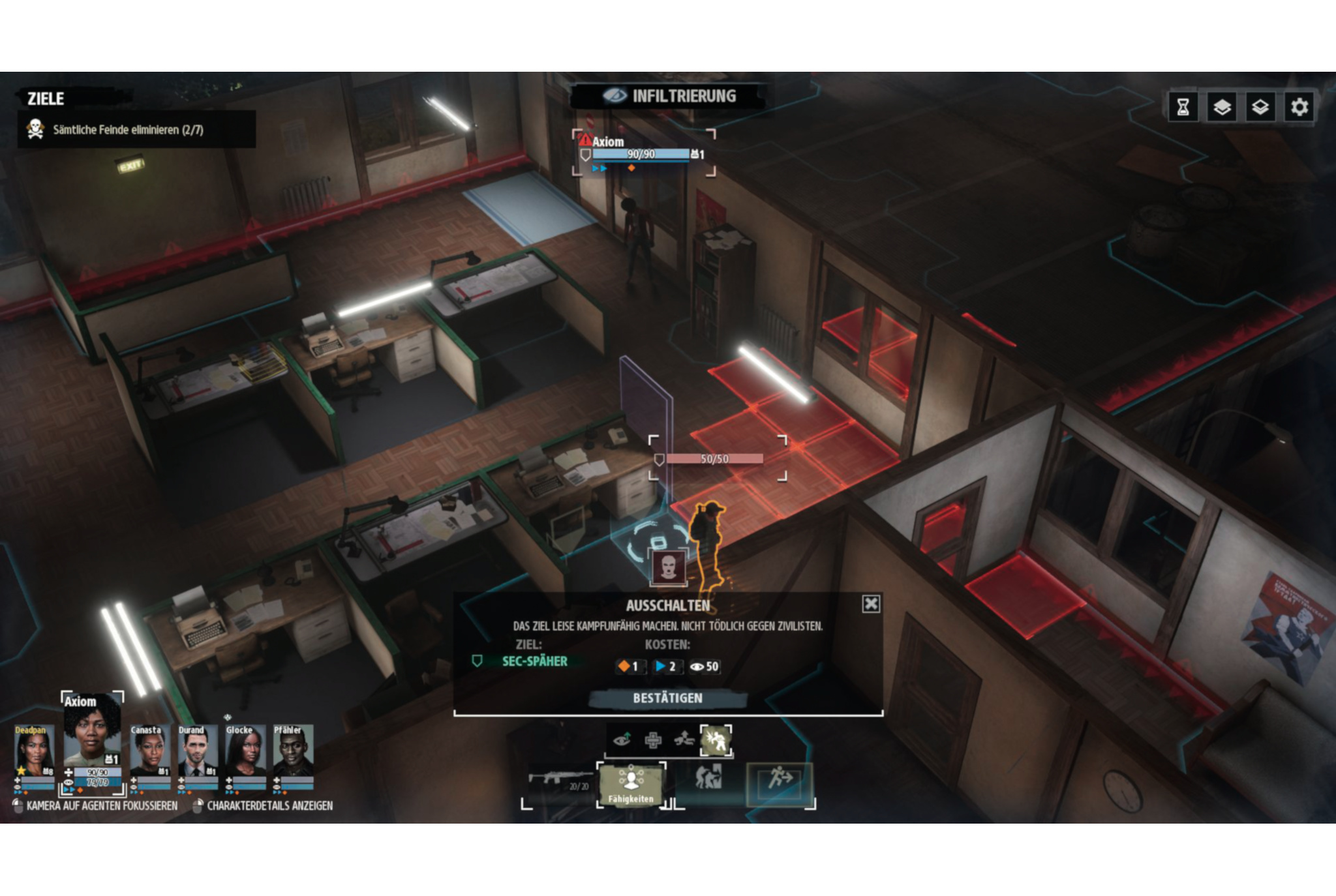Close the Ausschalten ability panel

click(871, 604)
